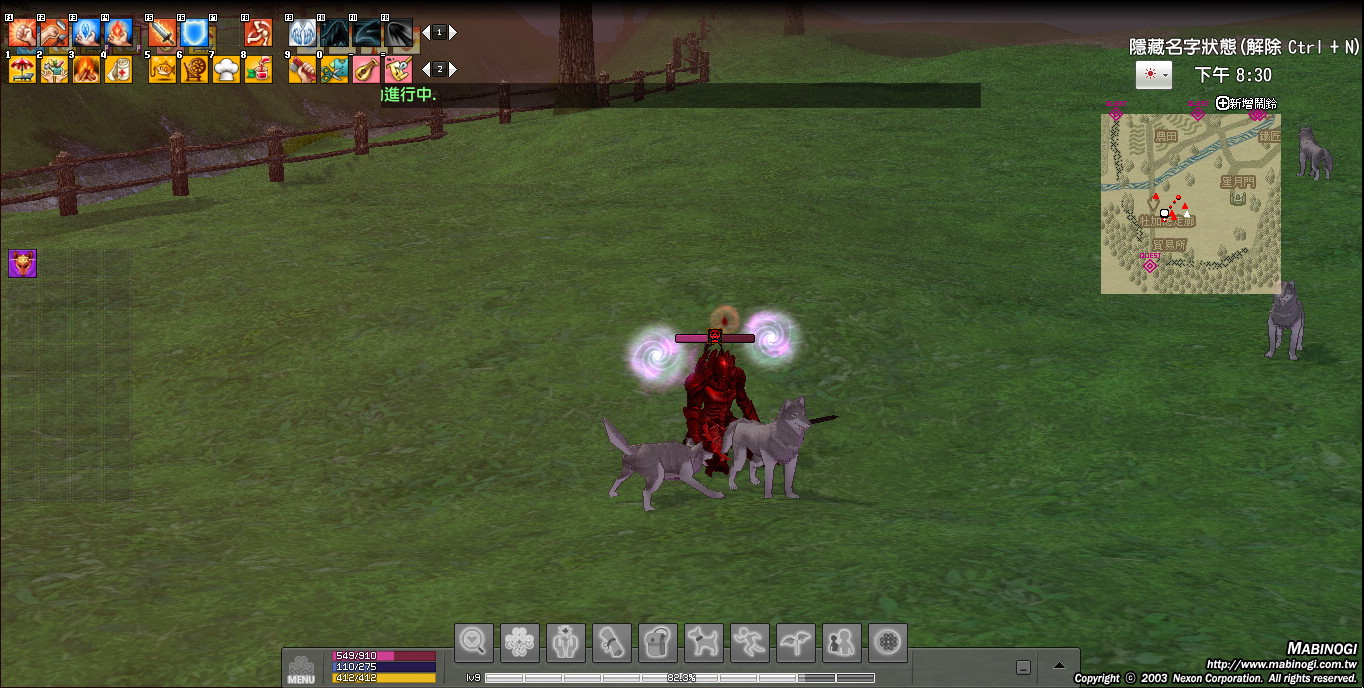Open the minimap
Viewport: 1364px width, 688px height.
1190,204
